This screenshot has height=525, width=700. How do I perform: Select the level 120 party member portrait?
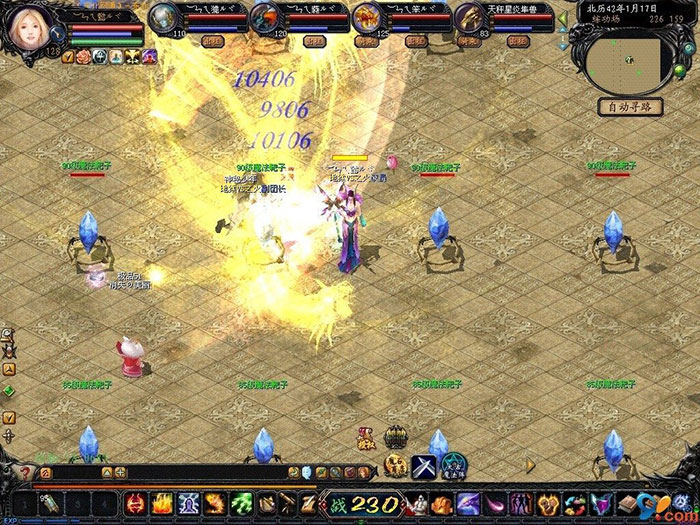coord(265,18)
